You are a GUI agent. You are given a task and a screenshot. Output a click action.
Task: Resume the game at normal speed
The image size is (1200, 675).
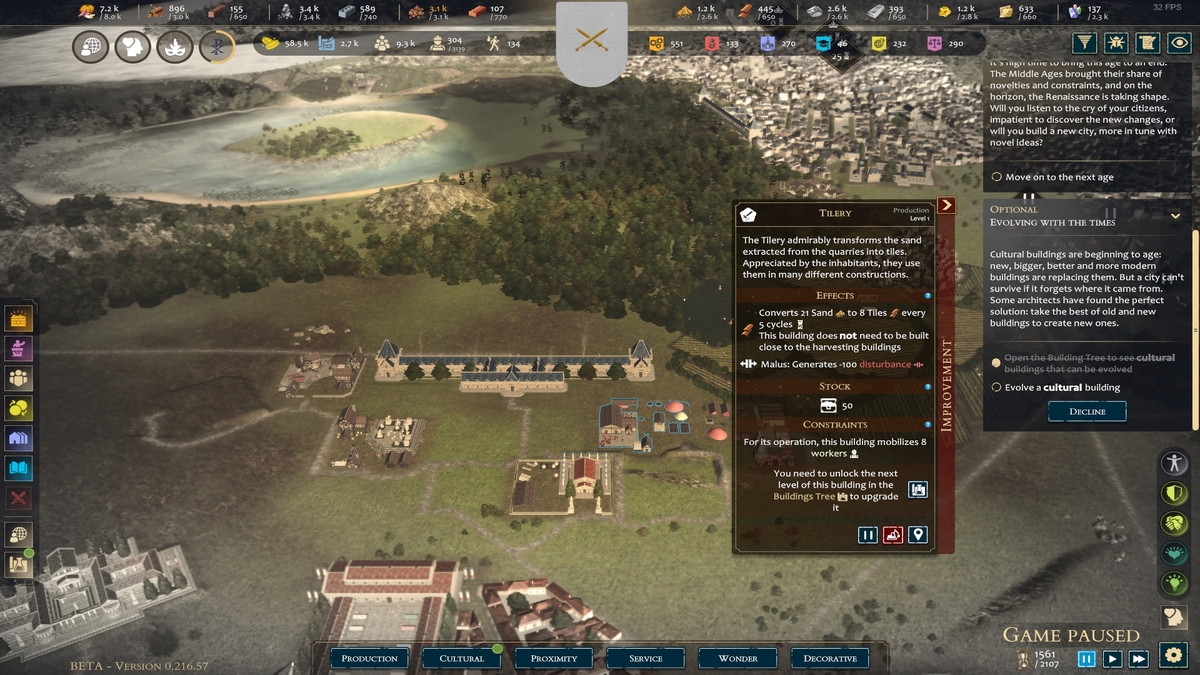(1112, 659)
